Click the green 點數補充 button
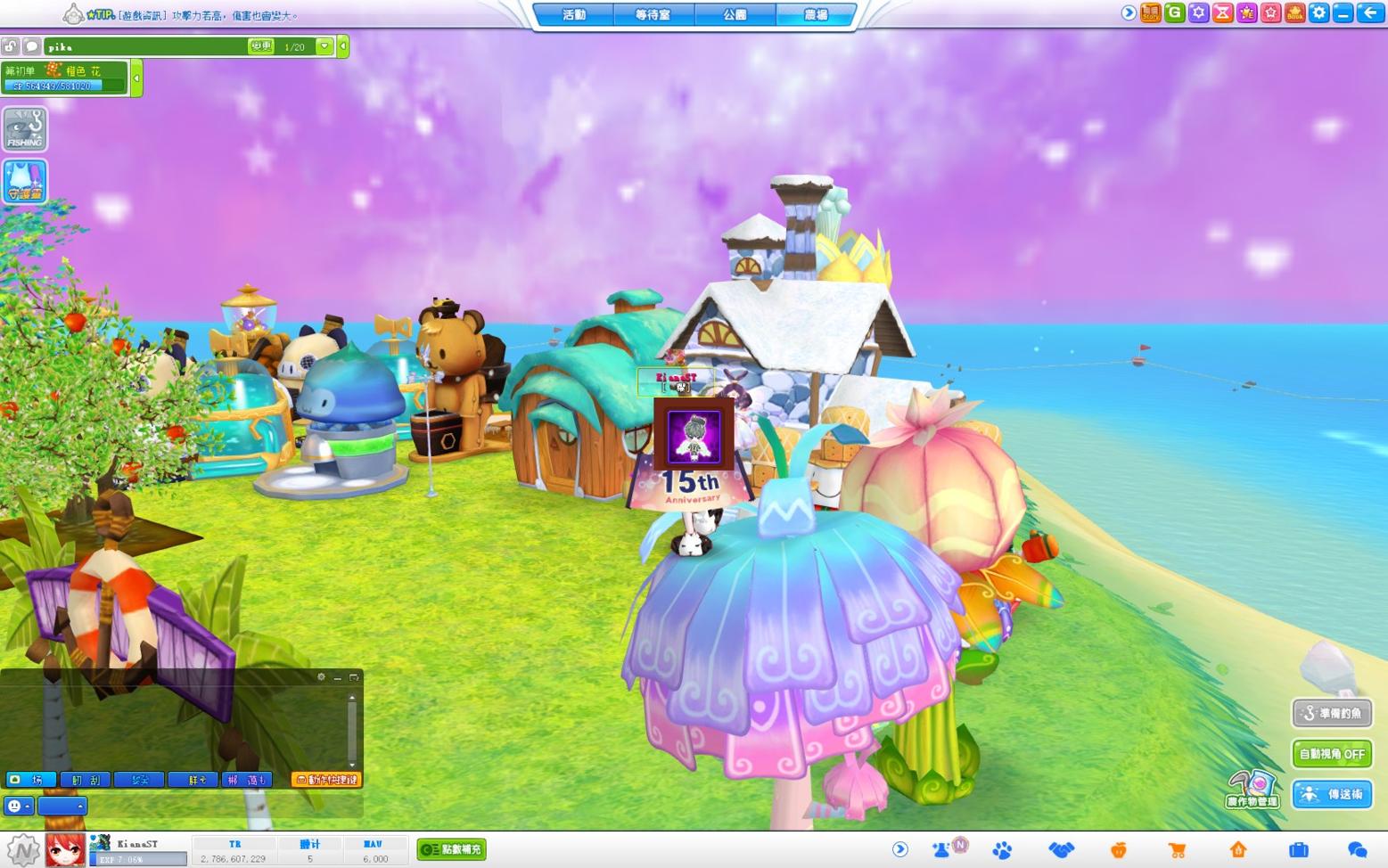Image resolution: width=1388 pixels, height=868 pixels. pos(452,849)
